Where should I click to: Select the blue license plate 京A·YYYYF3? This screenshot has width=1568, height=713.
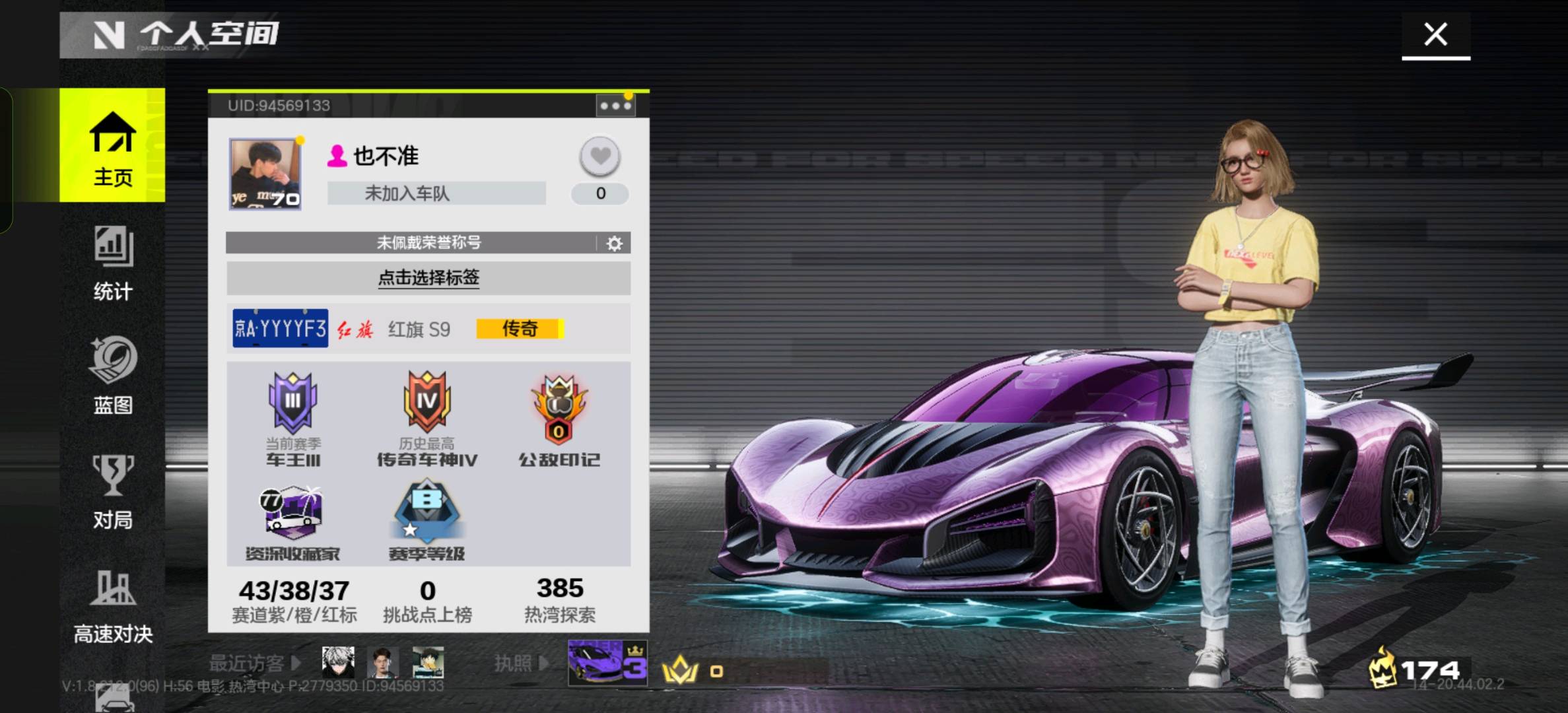(281, 328)
